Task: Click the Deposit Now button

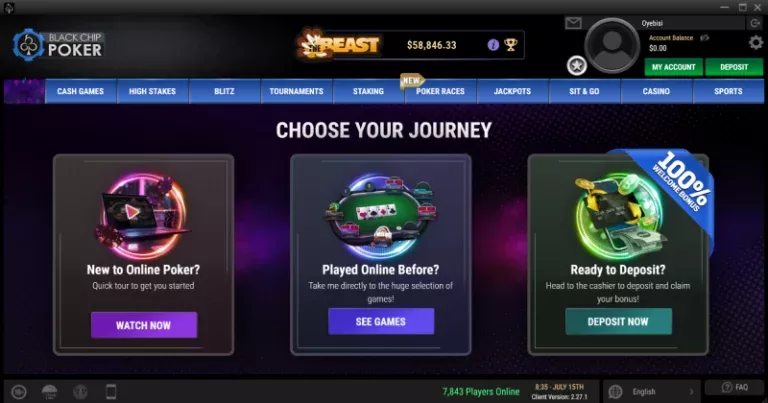Action: click(x=618, y=321)
